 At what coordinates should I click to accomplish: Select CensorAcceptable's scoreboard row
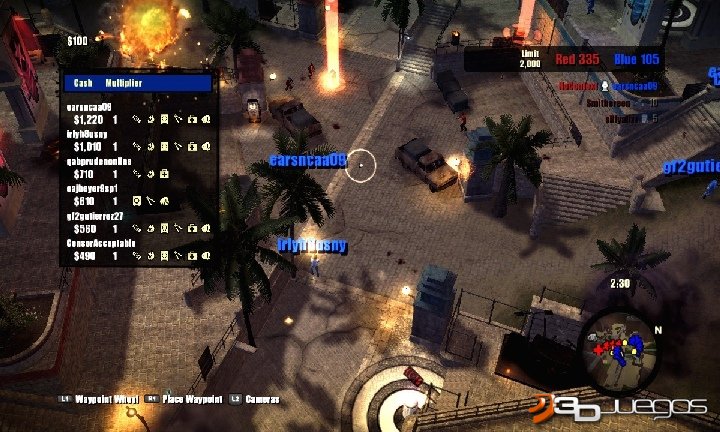click(x=138, y=250)
